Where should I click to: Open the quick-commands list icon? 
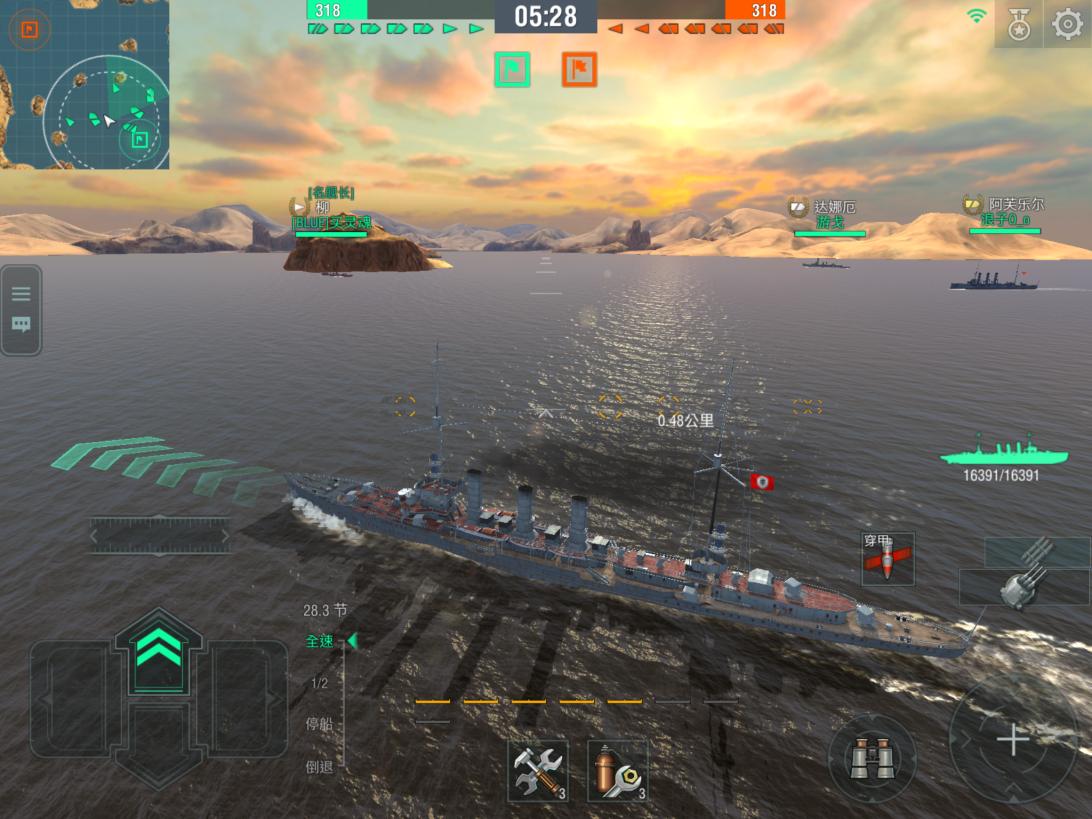pyautogui.click(x=21, y=294)
